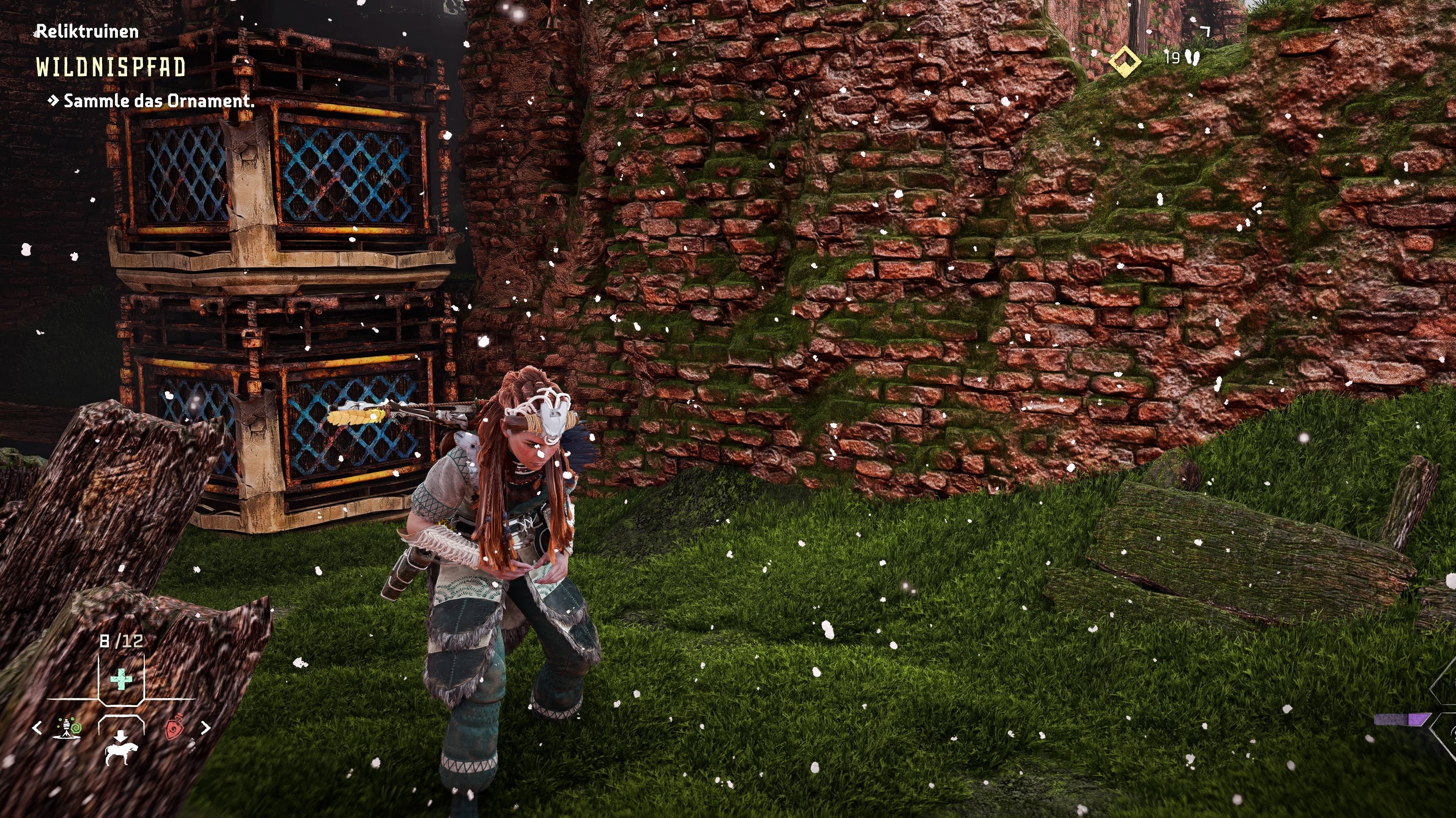Screen dimensions: 1456x818
Task: Activate the mount call horse icon
Action: (121, 755)
